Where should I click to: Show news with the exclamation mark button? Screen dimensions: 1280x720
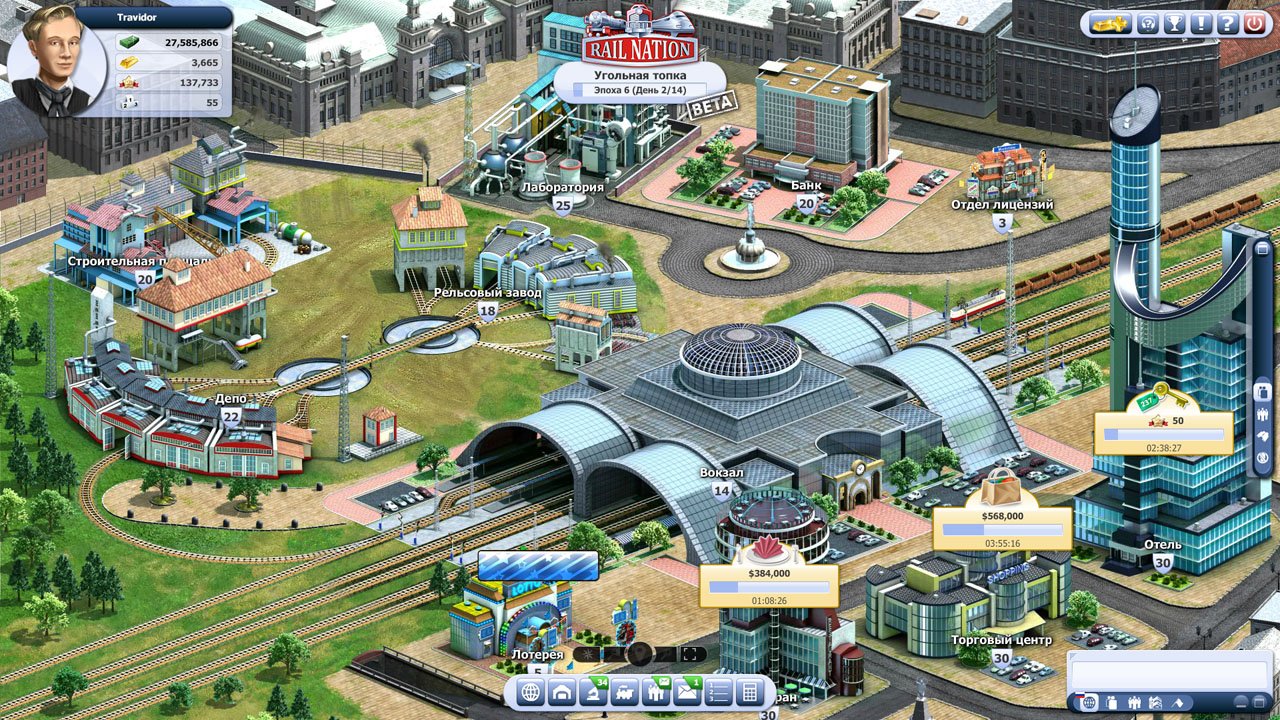1201,24
